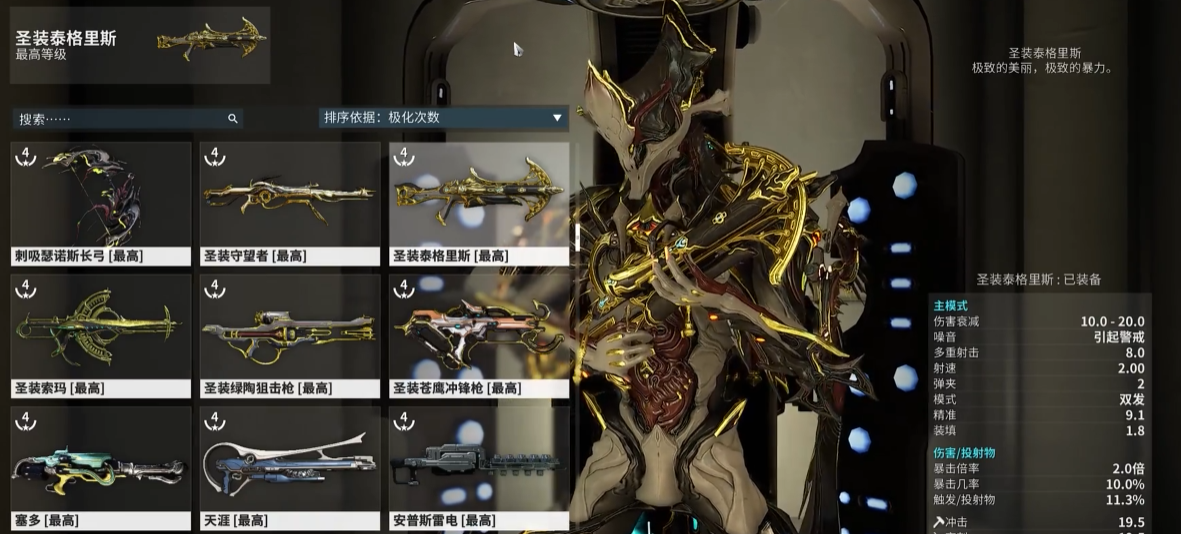
Task: Click the weapon search box
Action: (120, 118)
